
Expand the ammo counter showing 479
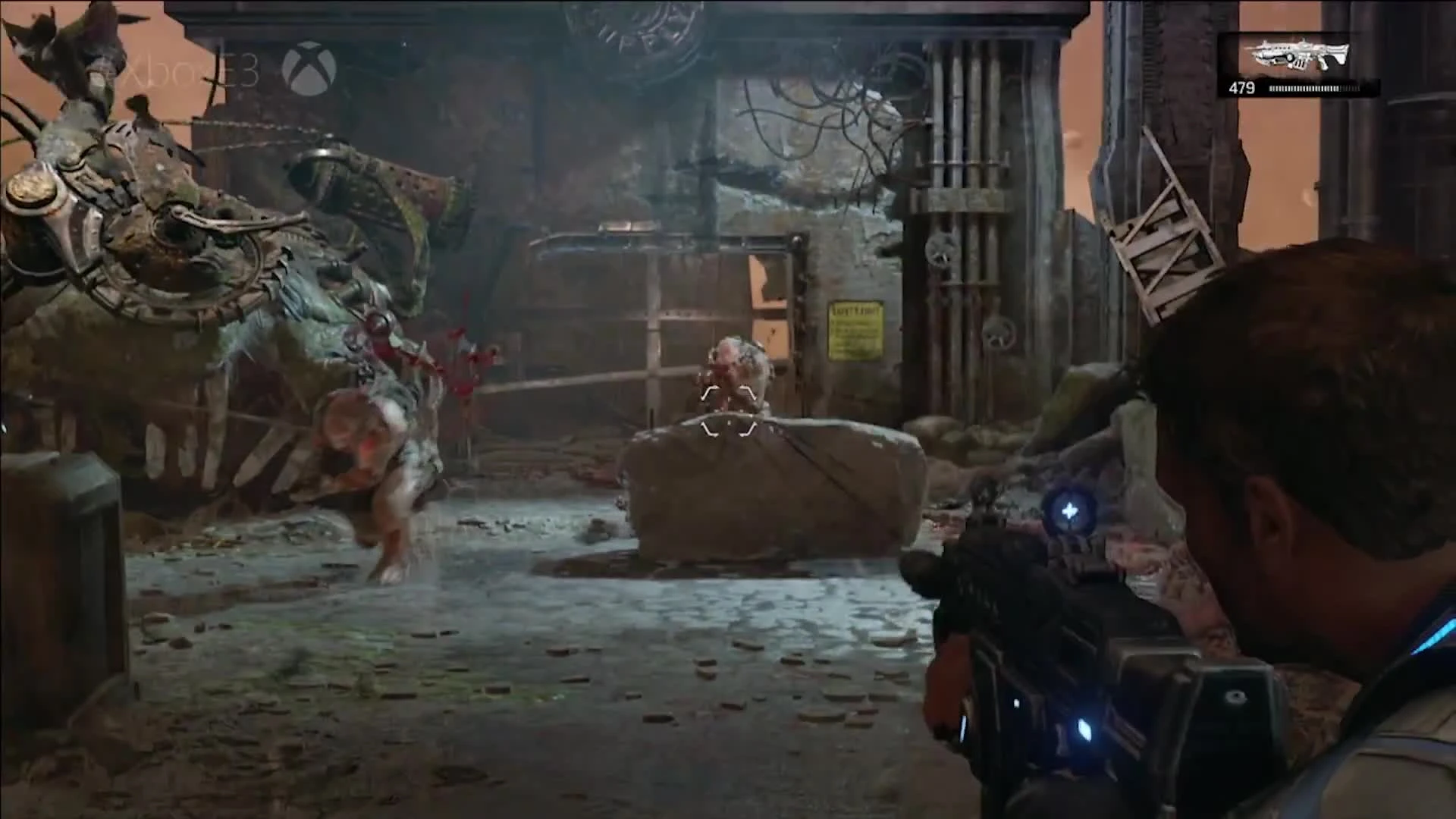pos(1242,89)
